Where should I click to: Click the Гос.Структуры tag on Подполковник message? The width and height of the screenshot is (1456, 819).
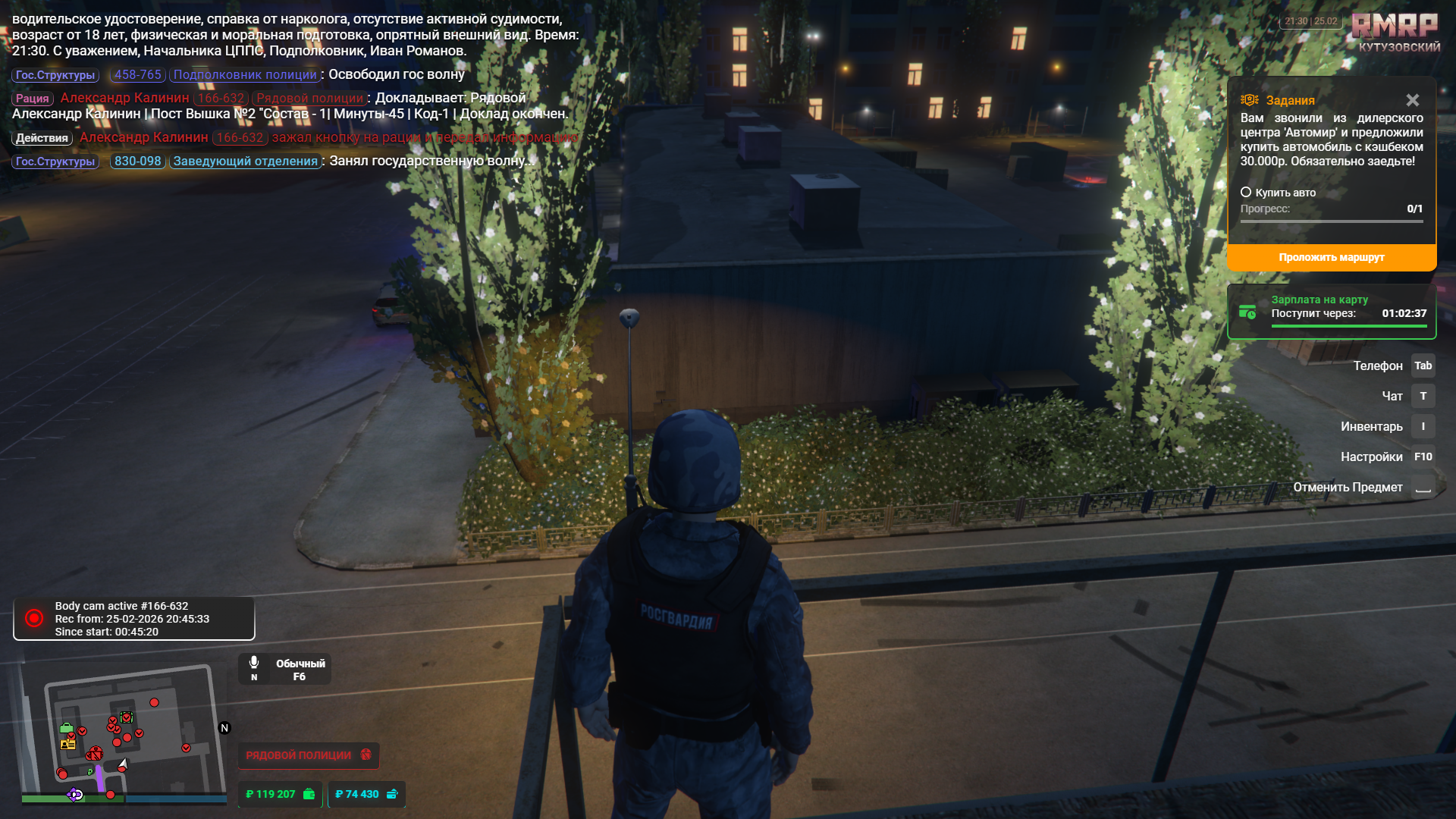(x=55, y=75)
